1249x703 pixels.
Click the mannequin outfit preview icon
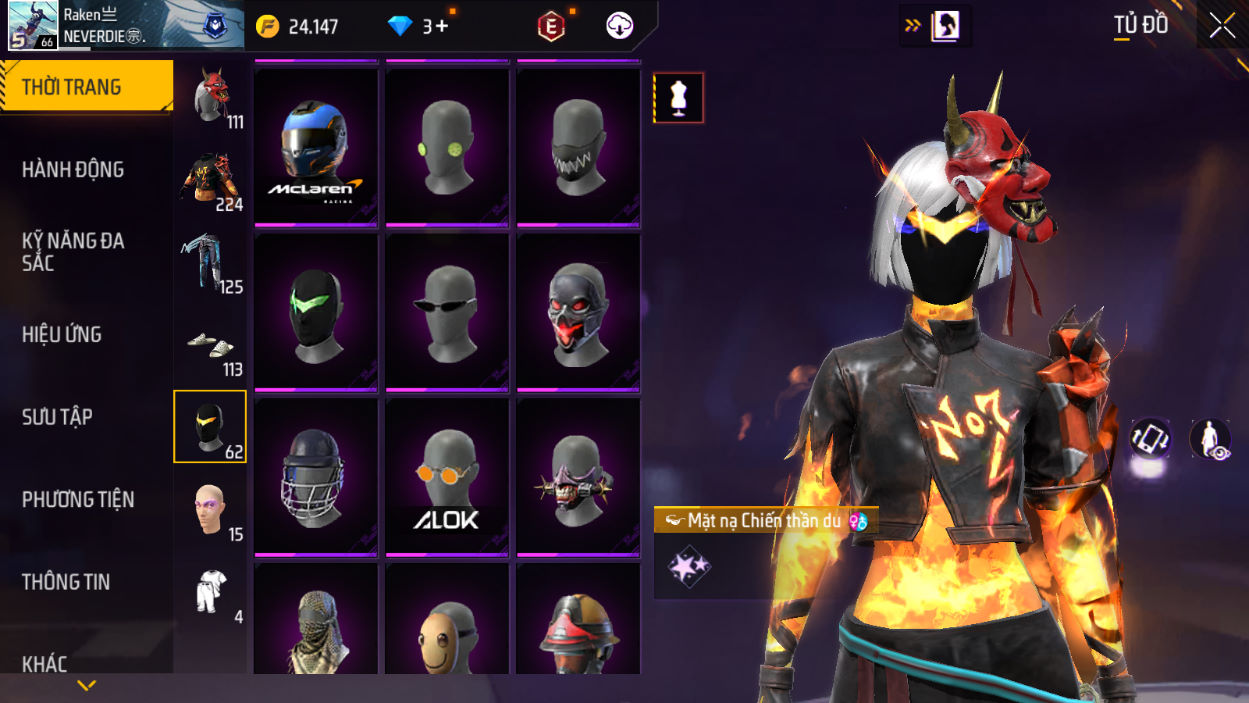coord(679,98)
